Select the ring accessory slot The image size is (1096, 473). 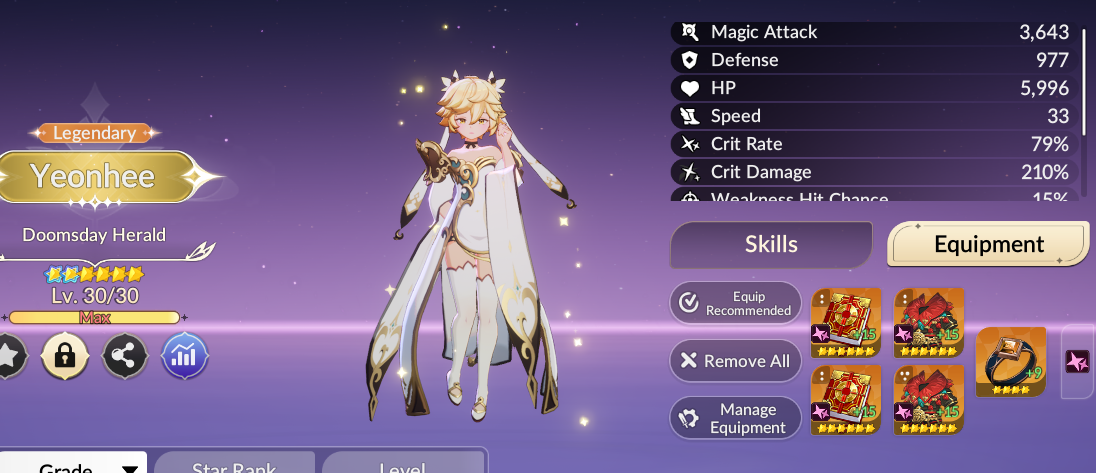pos(1010,362)
